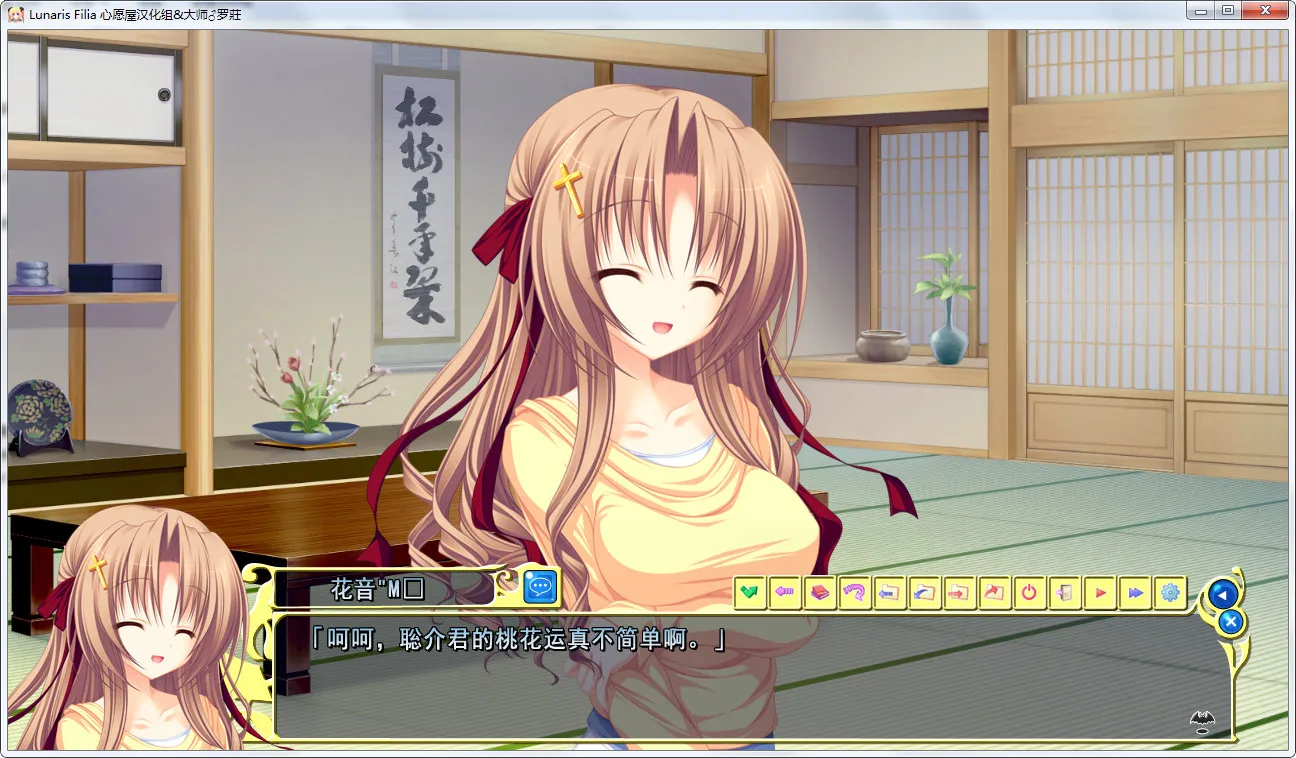Viewport: 1296px width, 758px height.
Task: Click the folder with blue curved arrow
Action: tap(924, 593)
